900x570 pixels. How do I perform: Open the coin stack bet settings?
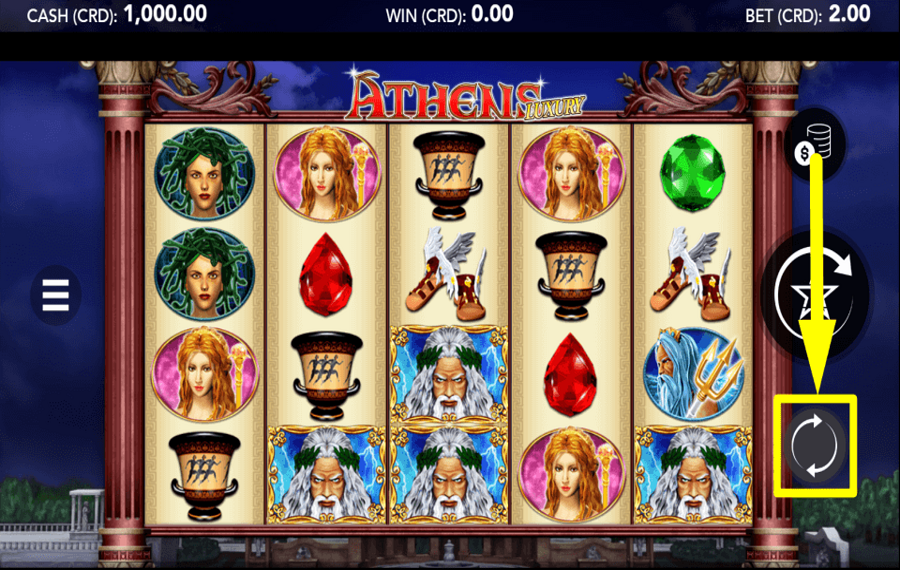814,145
